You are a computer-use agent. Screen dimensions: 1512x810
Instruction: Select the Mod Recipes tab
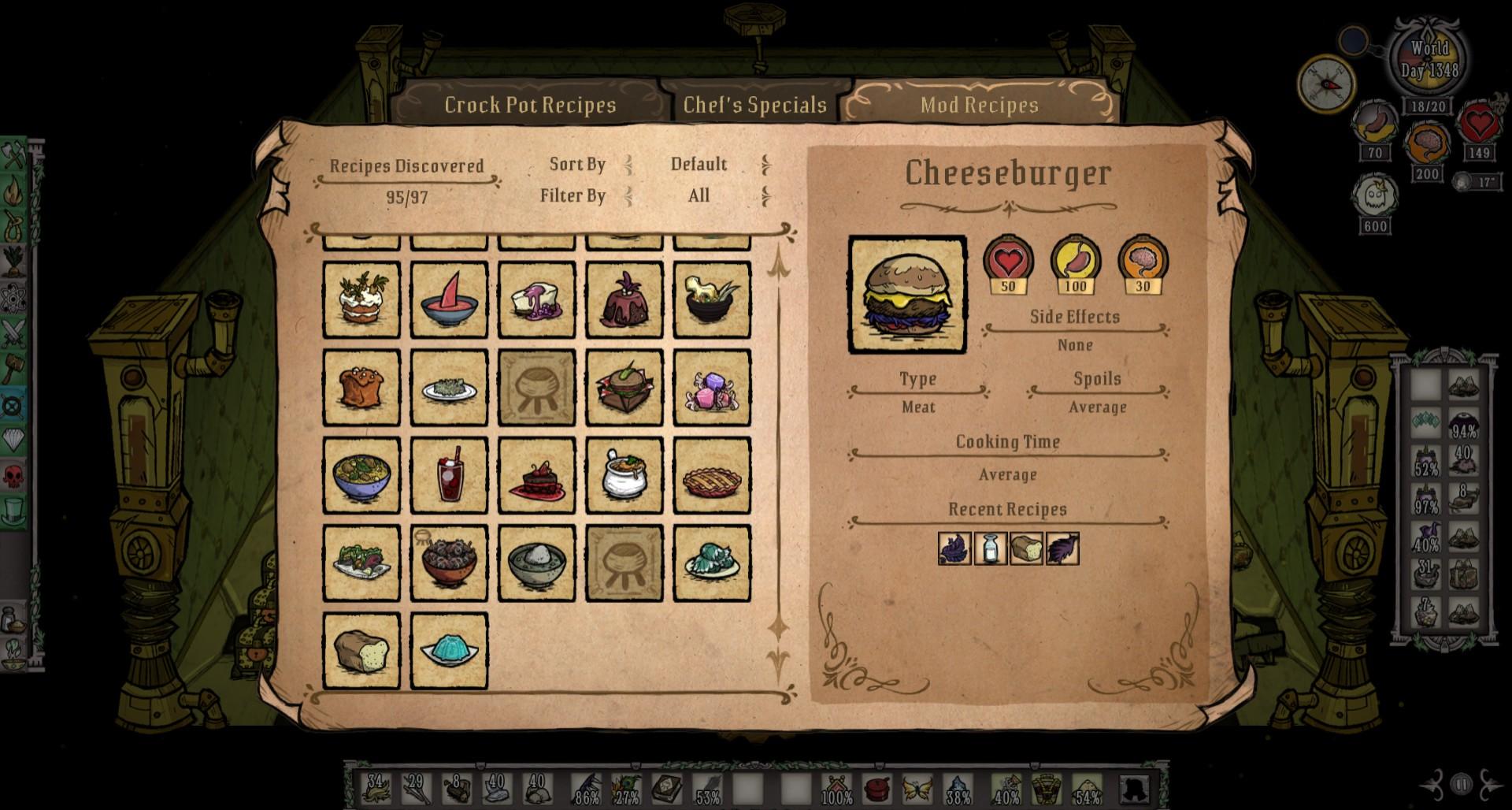[979, 105]
